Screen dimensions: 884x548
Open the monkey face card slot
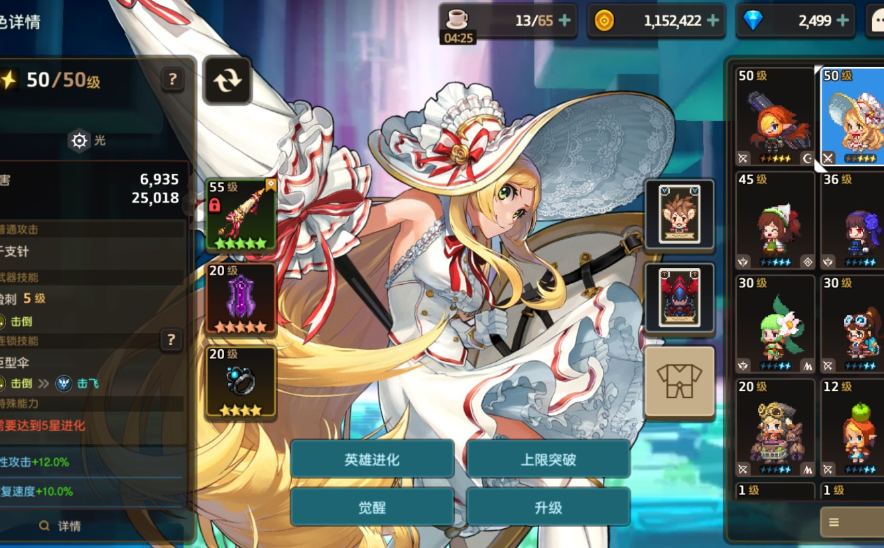coord(680,214)
